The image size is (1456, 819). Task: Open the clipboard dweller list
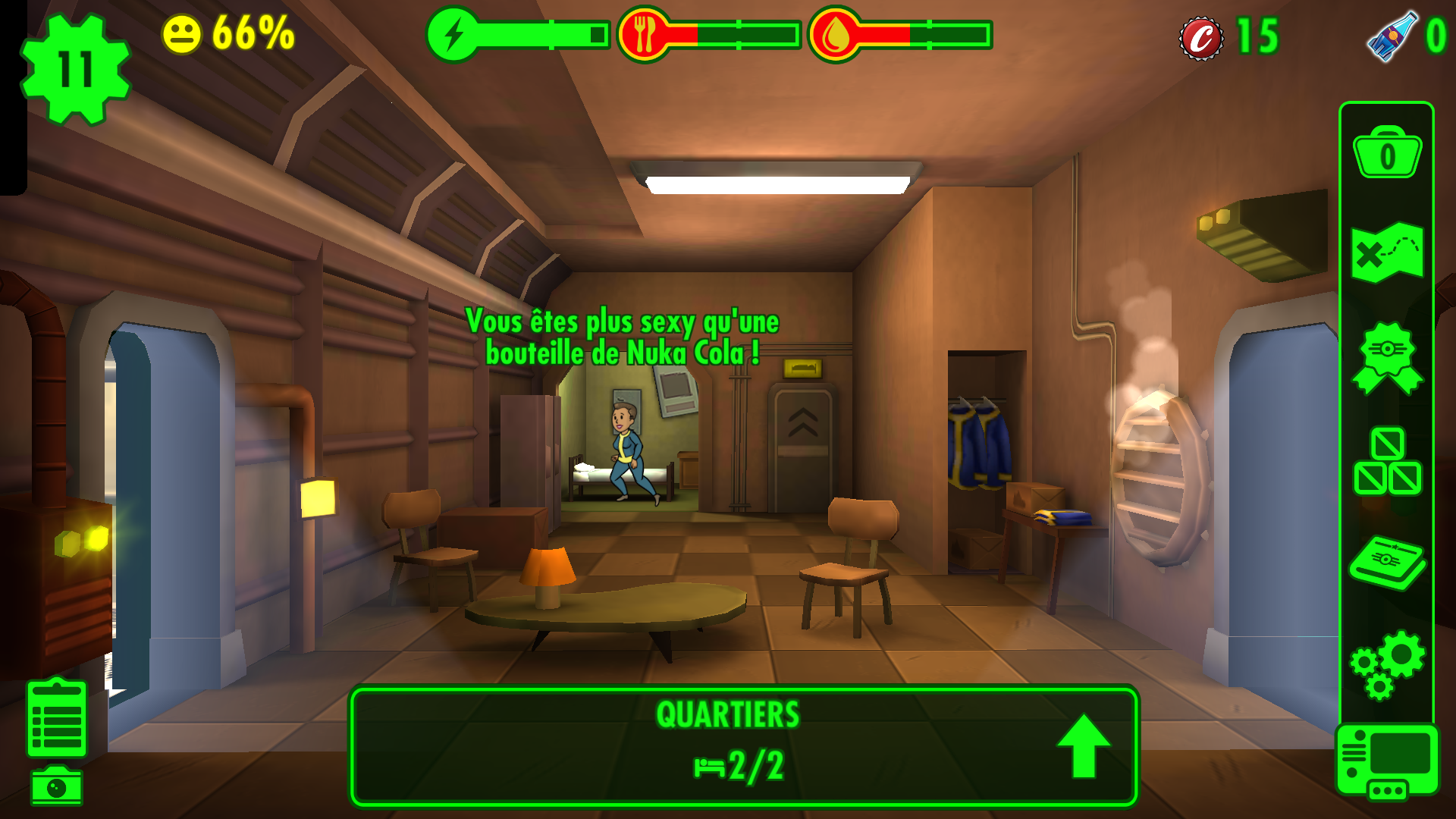click(x=57, y=719)
